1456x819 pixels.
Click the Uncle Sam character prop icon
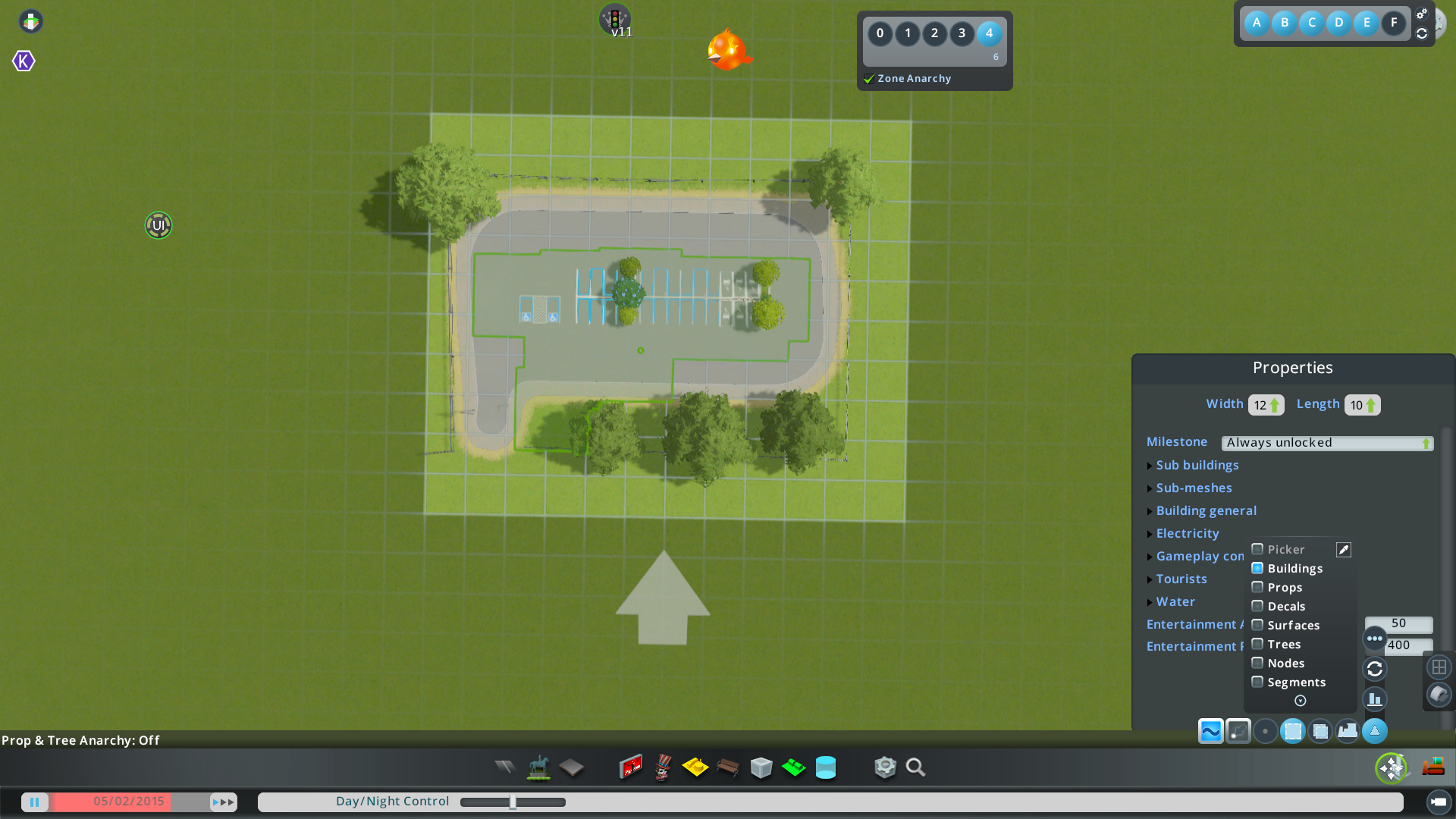coord(661,767)
